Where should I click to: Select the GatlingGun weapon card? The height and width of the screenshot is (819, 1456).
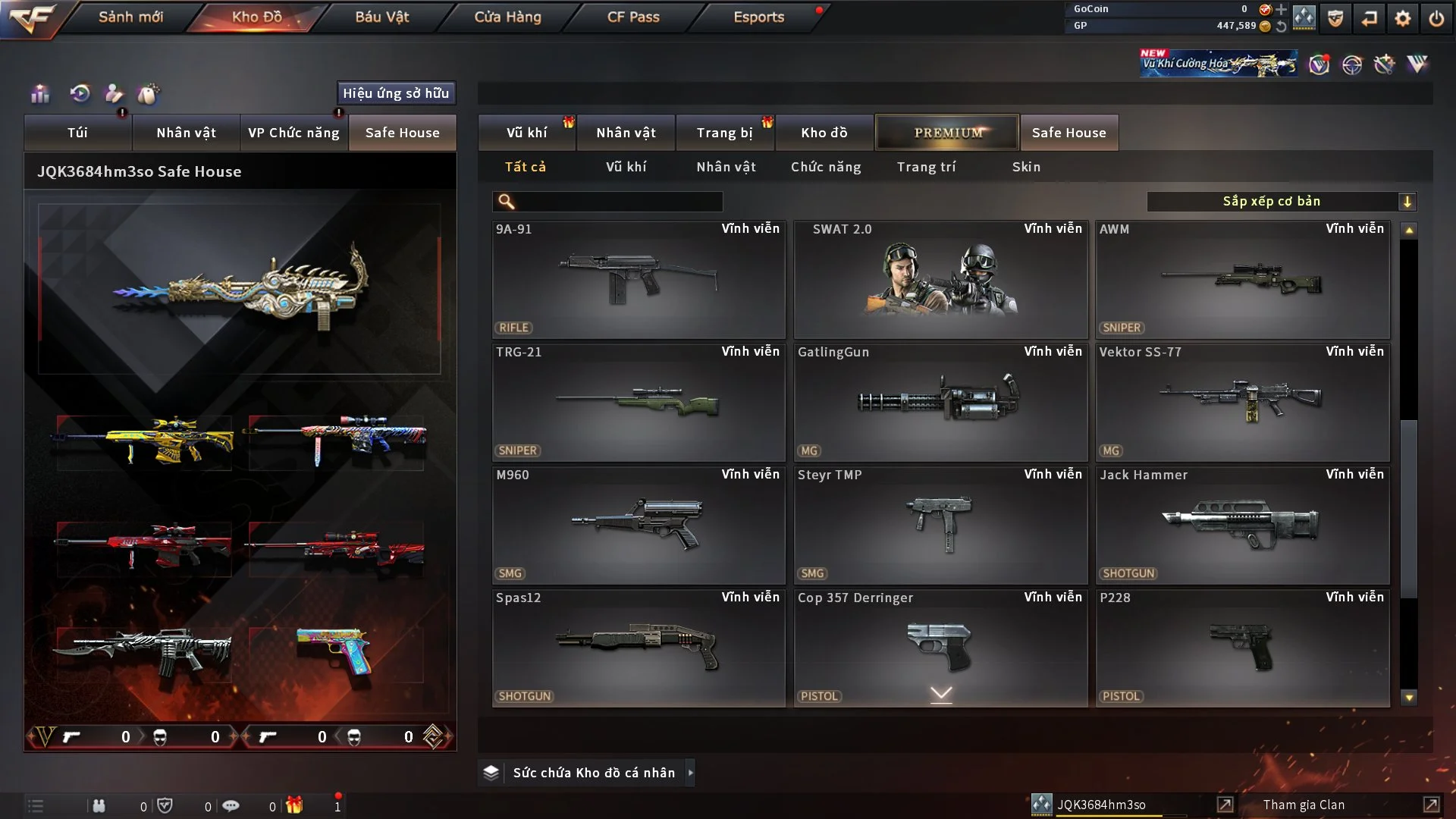click(940, 402)
